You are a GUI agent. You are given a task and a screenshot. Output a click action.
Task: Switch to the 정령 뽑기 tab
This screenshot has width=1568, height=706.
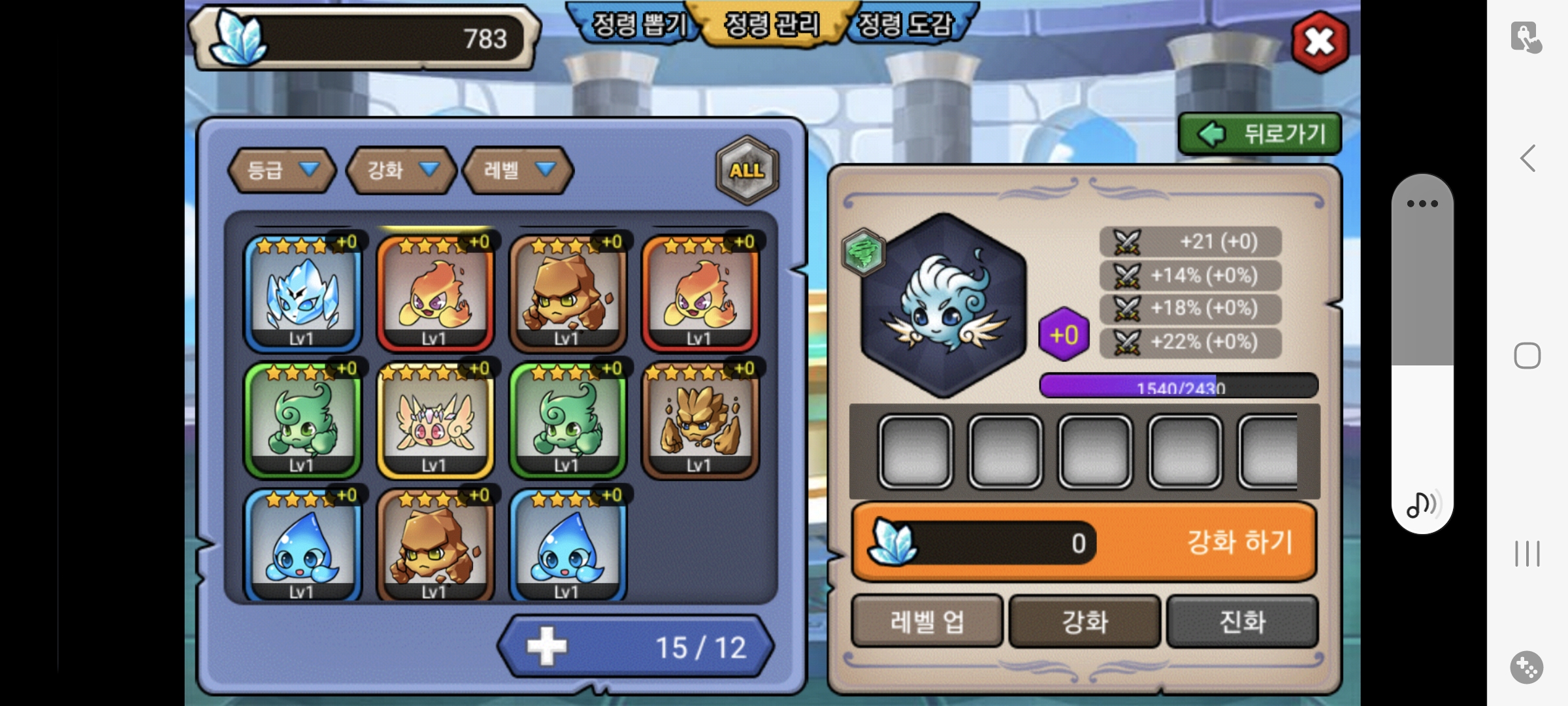pos(638,25)
